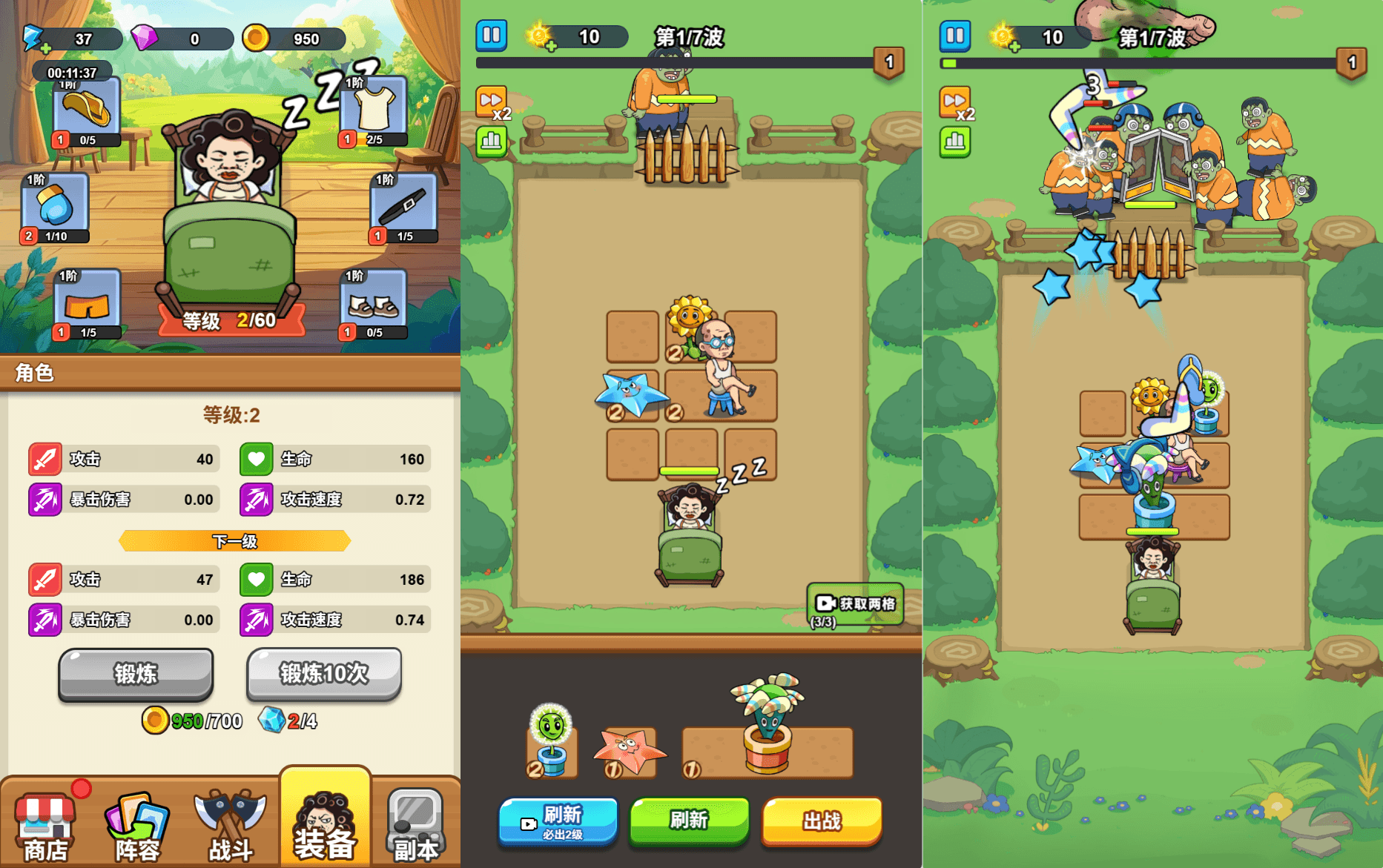Click the blue 刷新 必出2级 video refresh button

pyautogui.click(x=558, y=821)
